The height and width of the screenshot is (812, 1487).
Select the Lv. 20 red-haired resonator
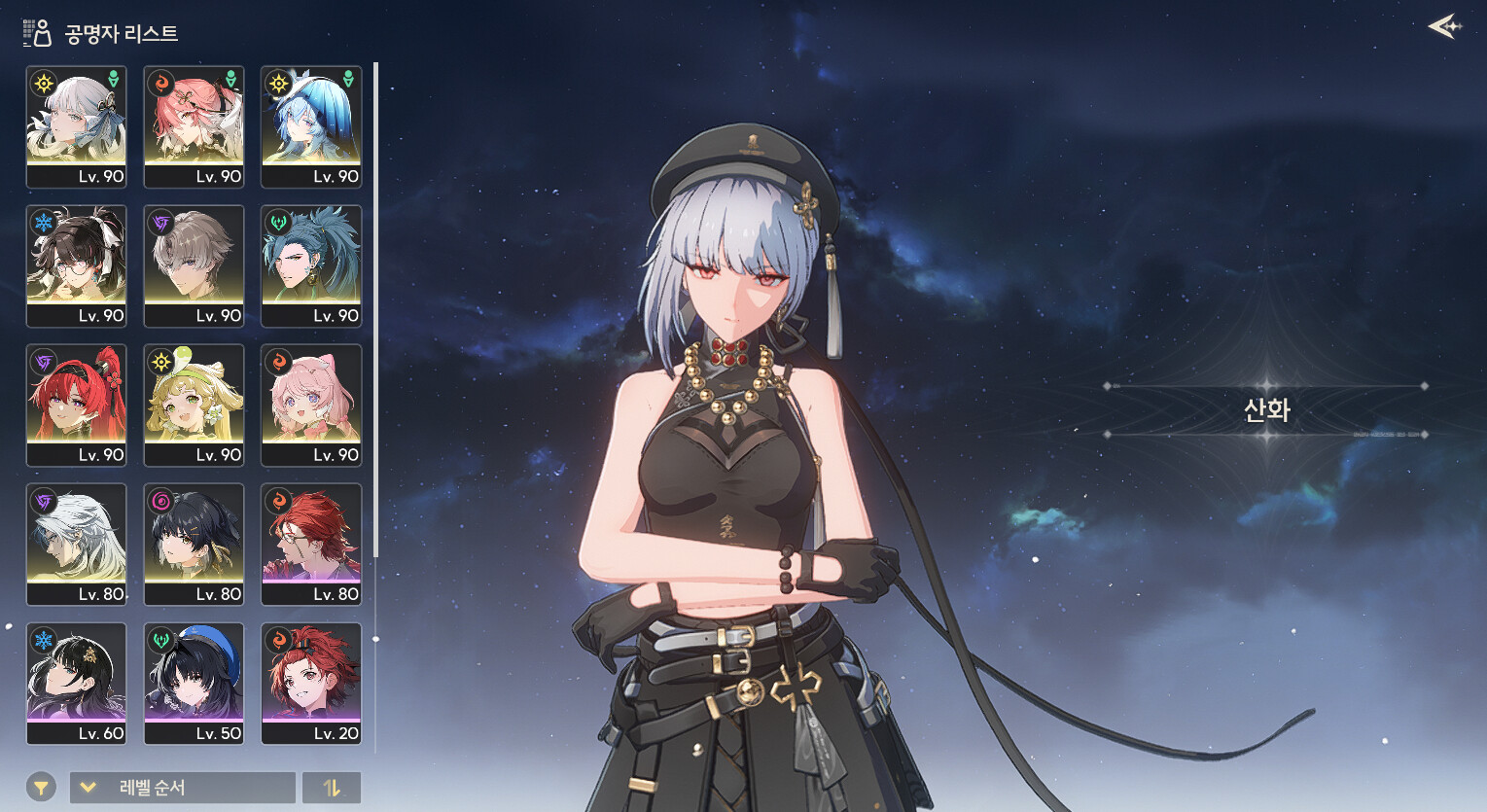(x=311, y=683)
